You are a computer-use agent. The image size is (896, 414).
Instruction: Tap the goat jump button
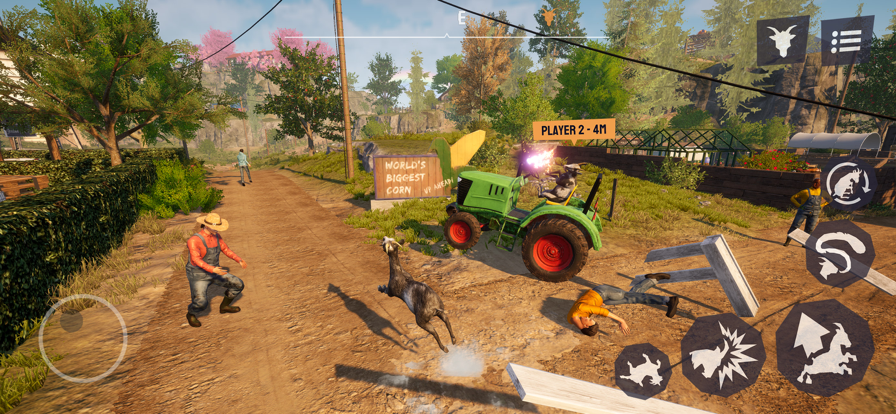(x=824, y=347)
